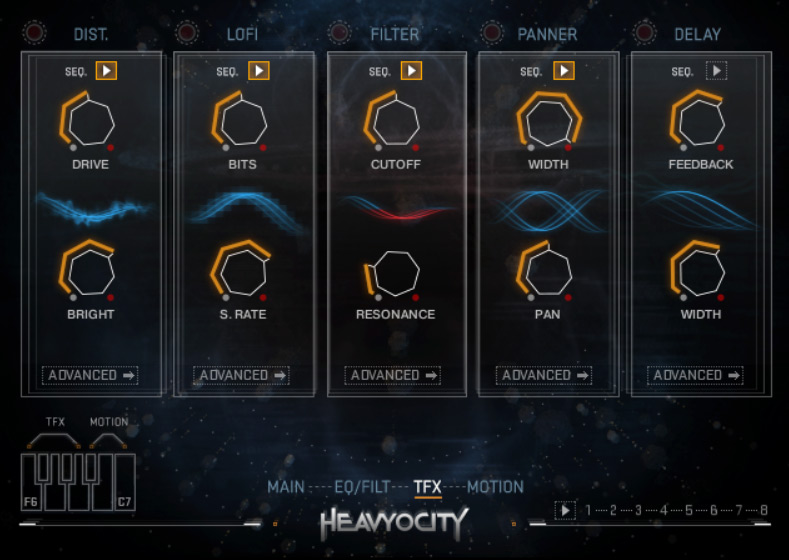Open ADVANCED settings for the Delay module
Viewport: 789px width, 560px height.
[695, 375]
